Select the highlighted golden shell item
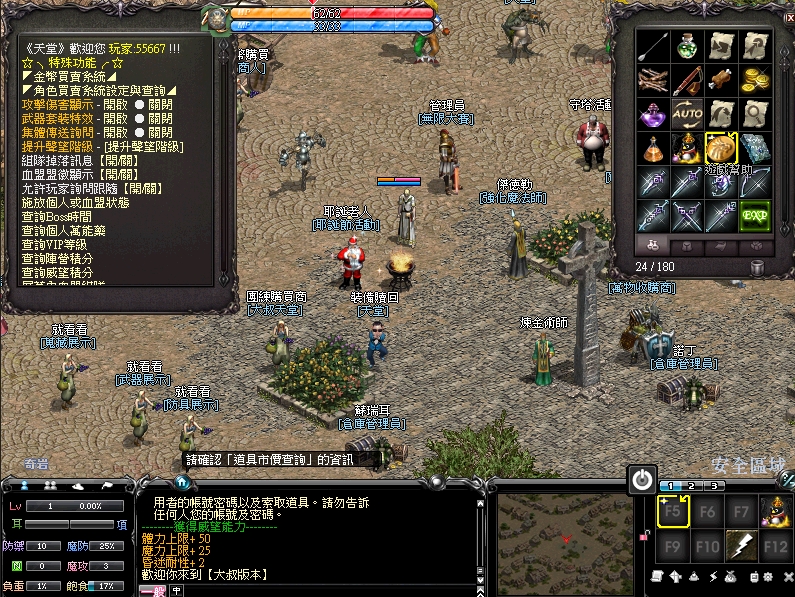The height and width of the screenshot is (597, 795). tap(721, 148)
